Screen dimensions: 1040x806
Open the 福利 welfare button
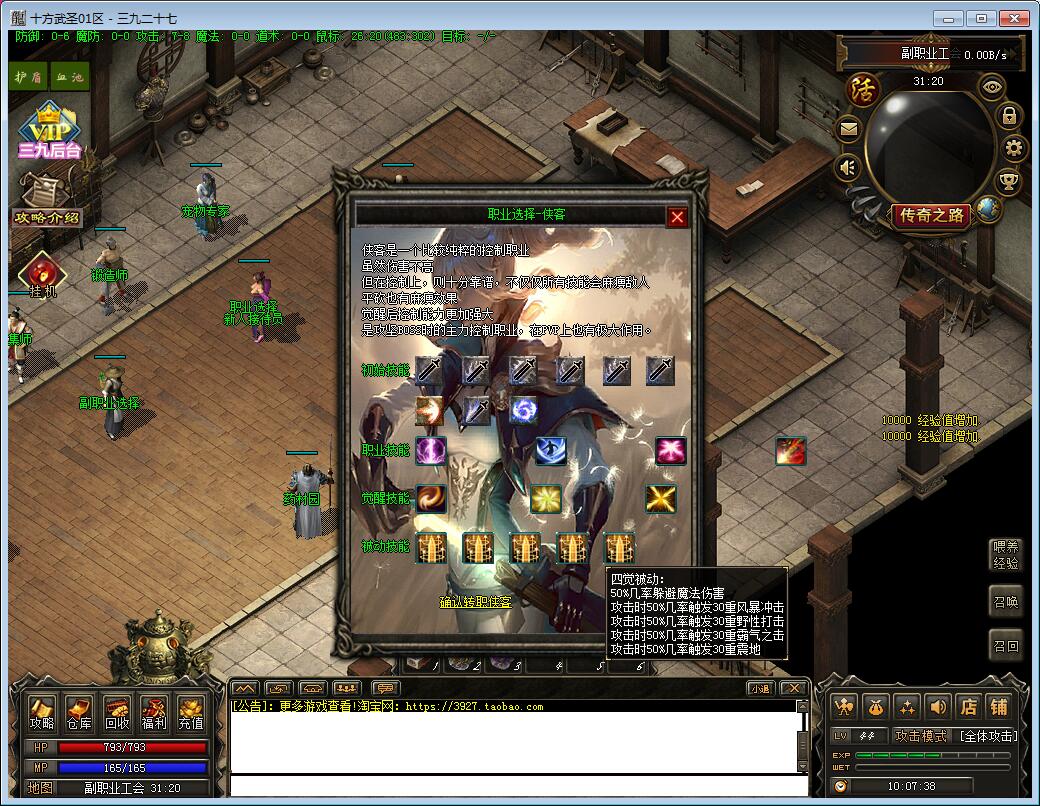click(x=153, y=713)
